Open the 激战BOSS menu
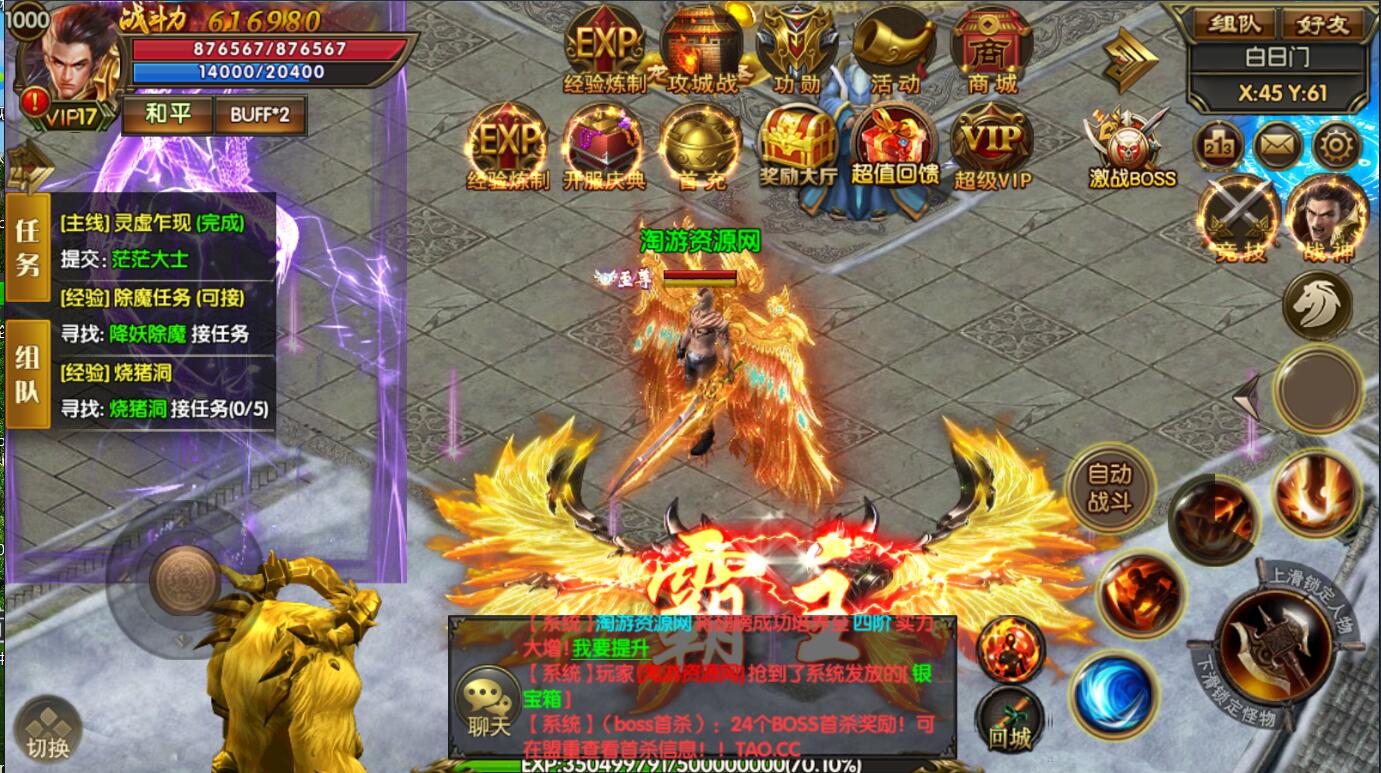 pos(1131,150)
